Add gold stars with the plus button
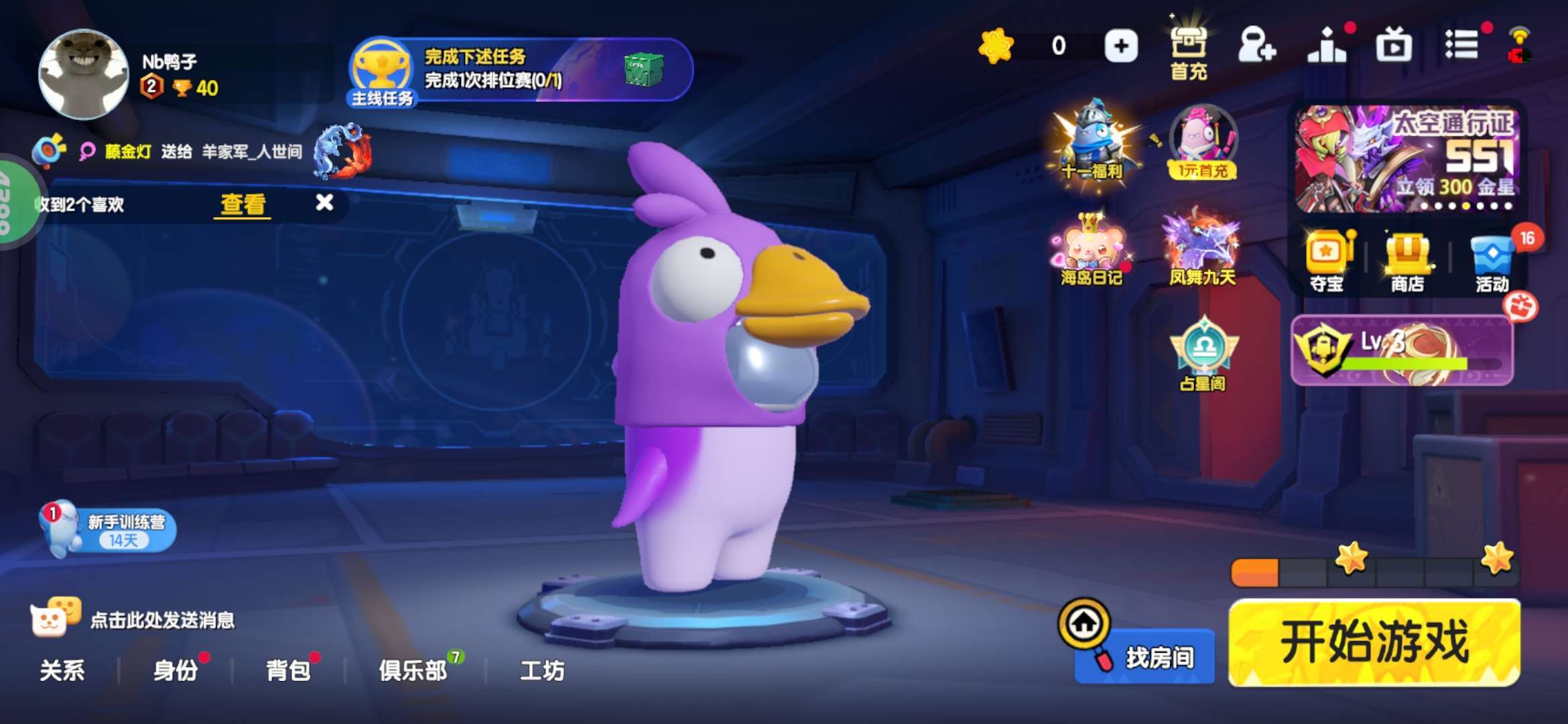This screenshot has height=724, width=1568. 1121,46
